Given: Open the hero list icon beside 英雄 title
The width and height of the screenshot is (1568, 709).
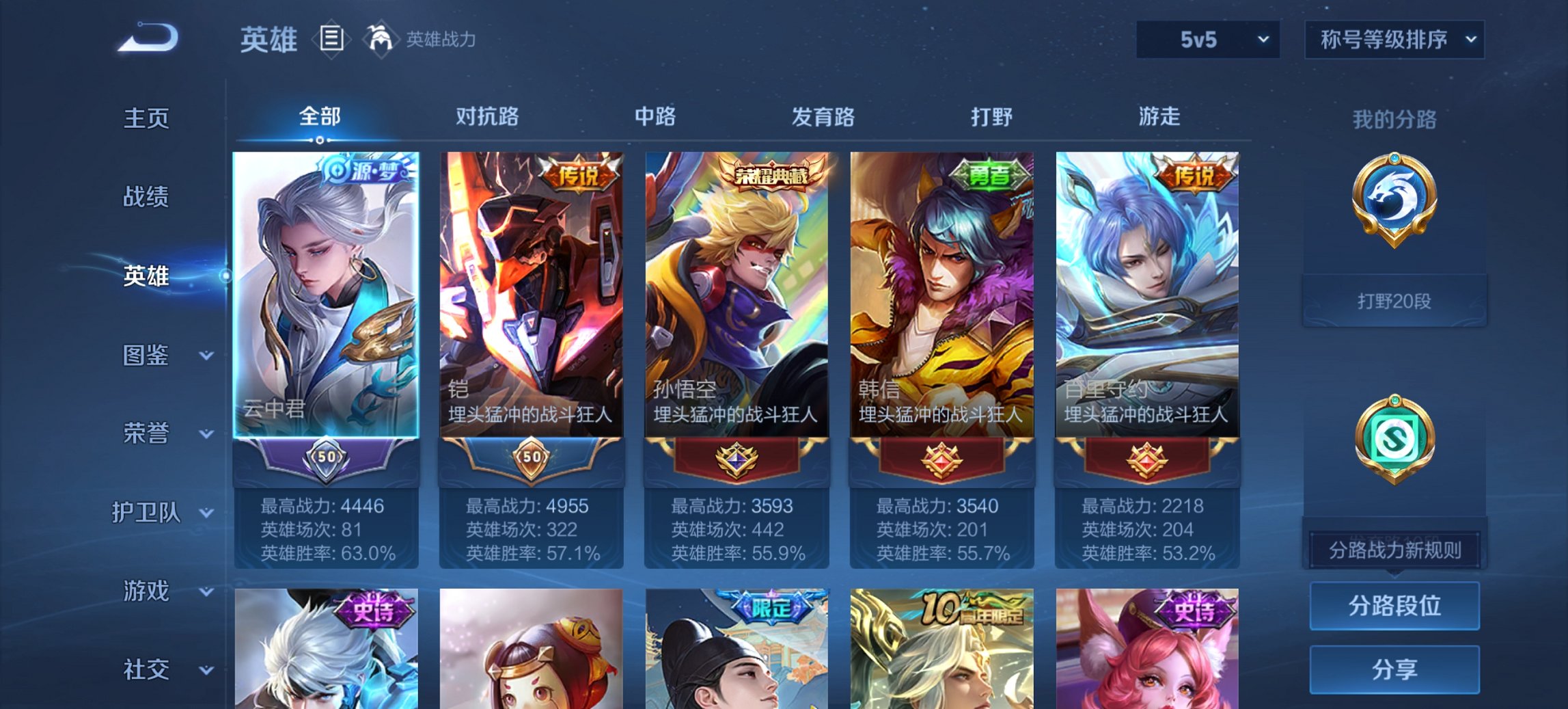Looking at the screenshot, I should point(333,39).
